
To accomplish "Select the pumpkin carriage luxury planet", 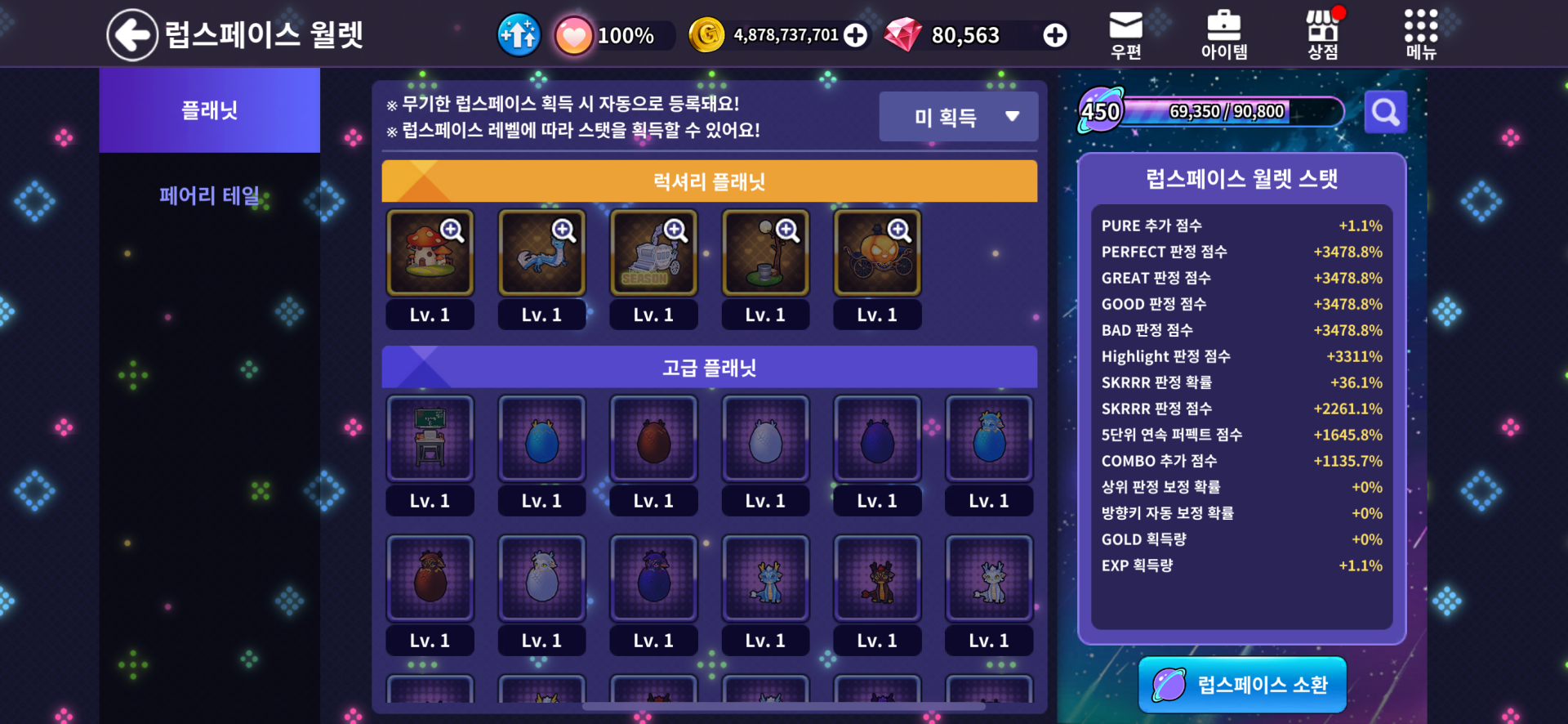I will tap(877, 253).
